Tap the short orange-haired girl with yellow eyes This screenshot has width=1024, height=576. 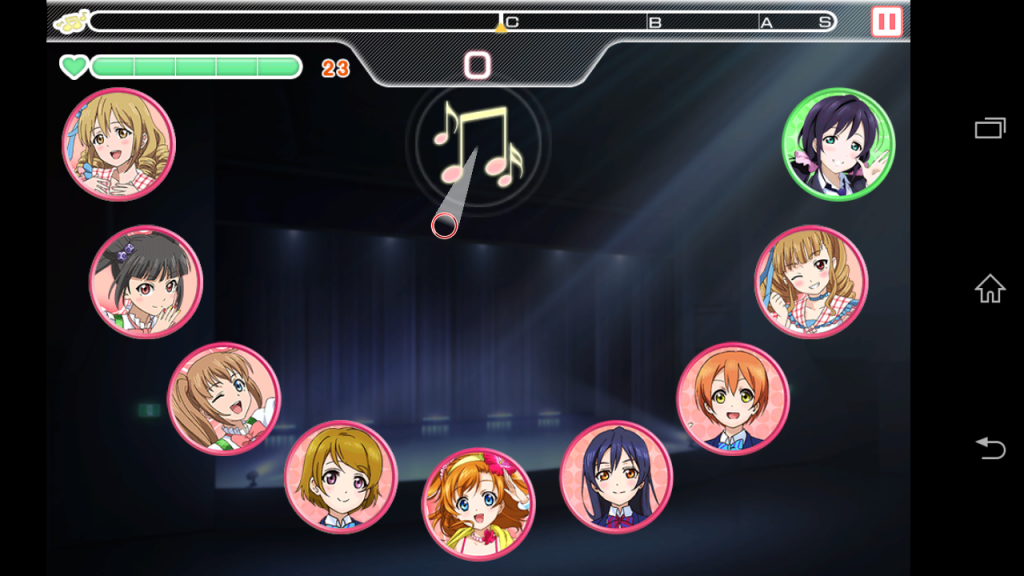click(x=733, y=398)
